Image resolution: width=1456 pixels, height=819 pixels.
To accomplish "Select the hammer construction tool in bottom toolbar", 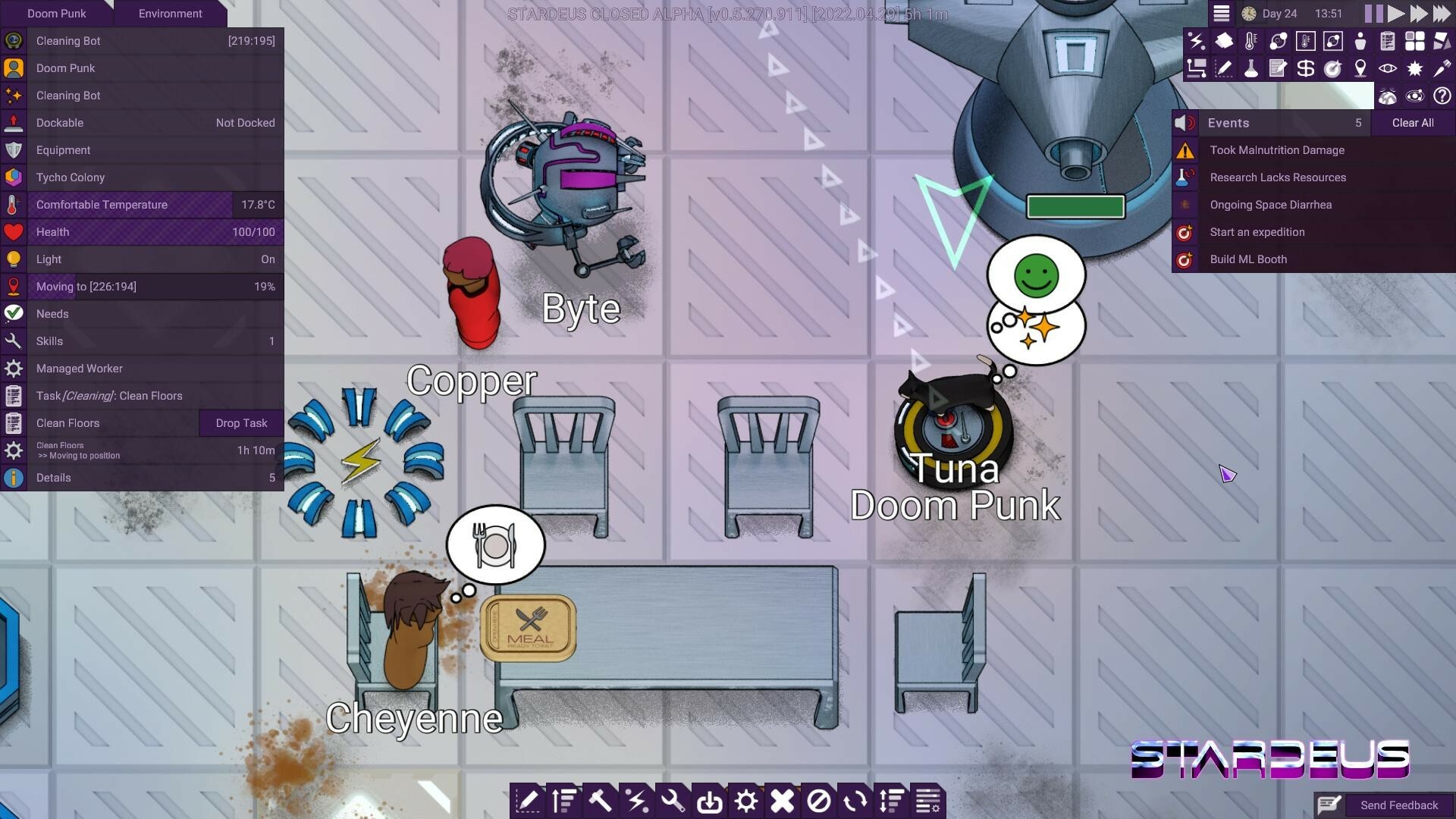I will coord(601,800).
